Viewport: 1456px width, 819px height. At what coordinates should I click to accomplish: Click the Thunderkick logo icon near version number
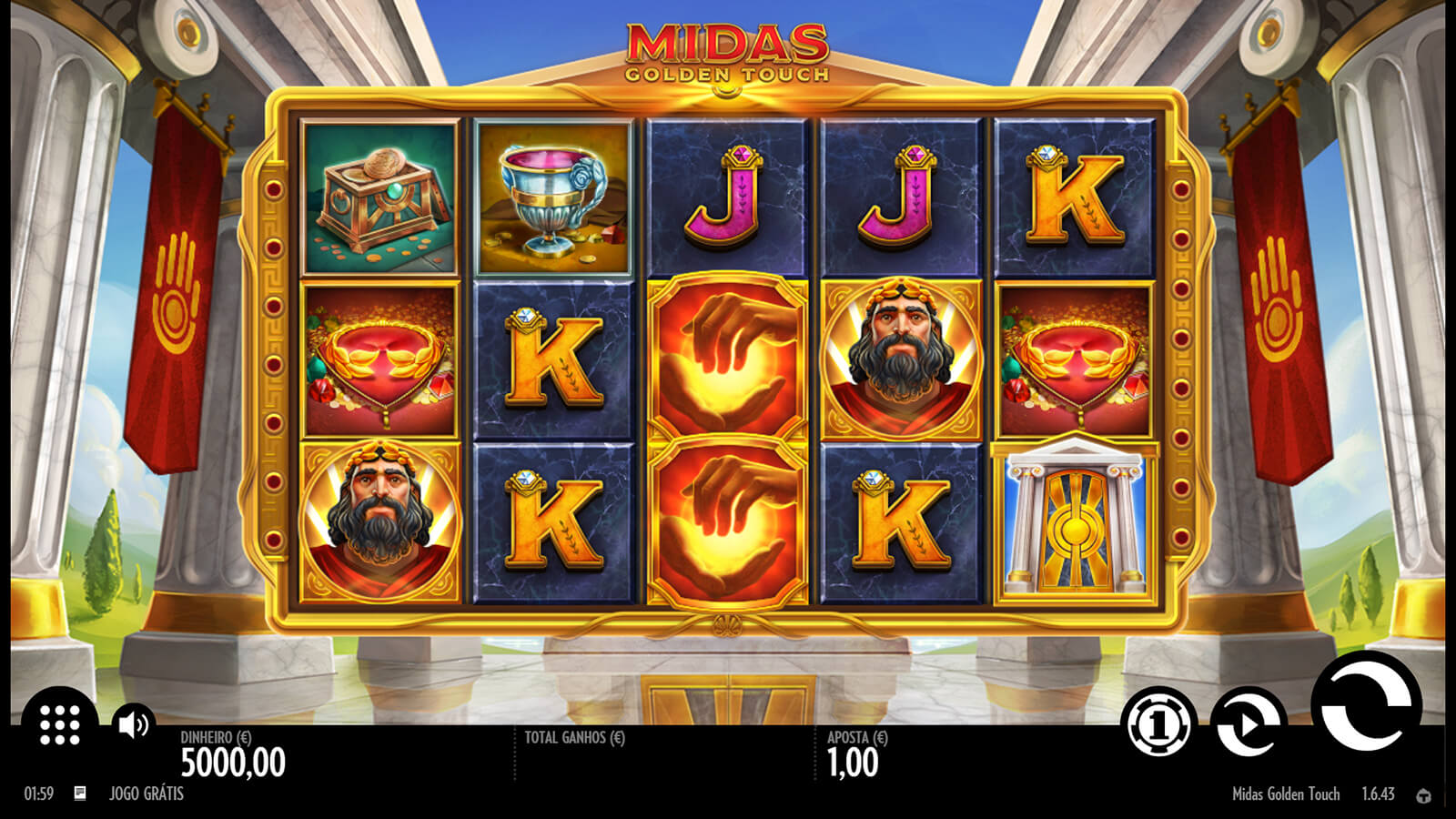[1423, 796]
